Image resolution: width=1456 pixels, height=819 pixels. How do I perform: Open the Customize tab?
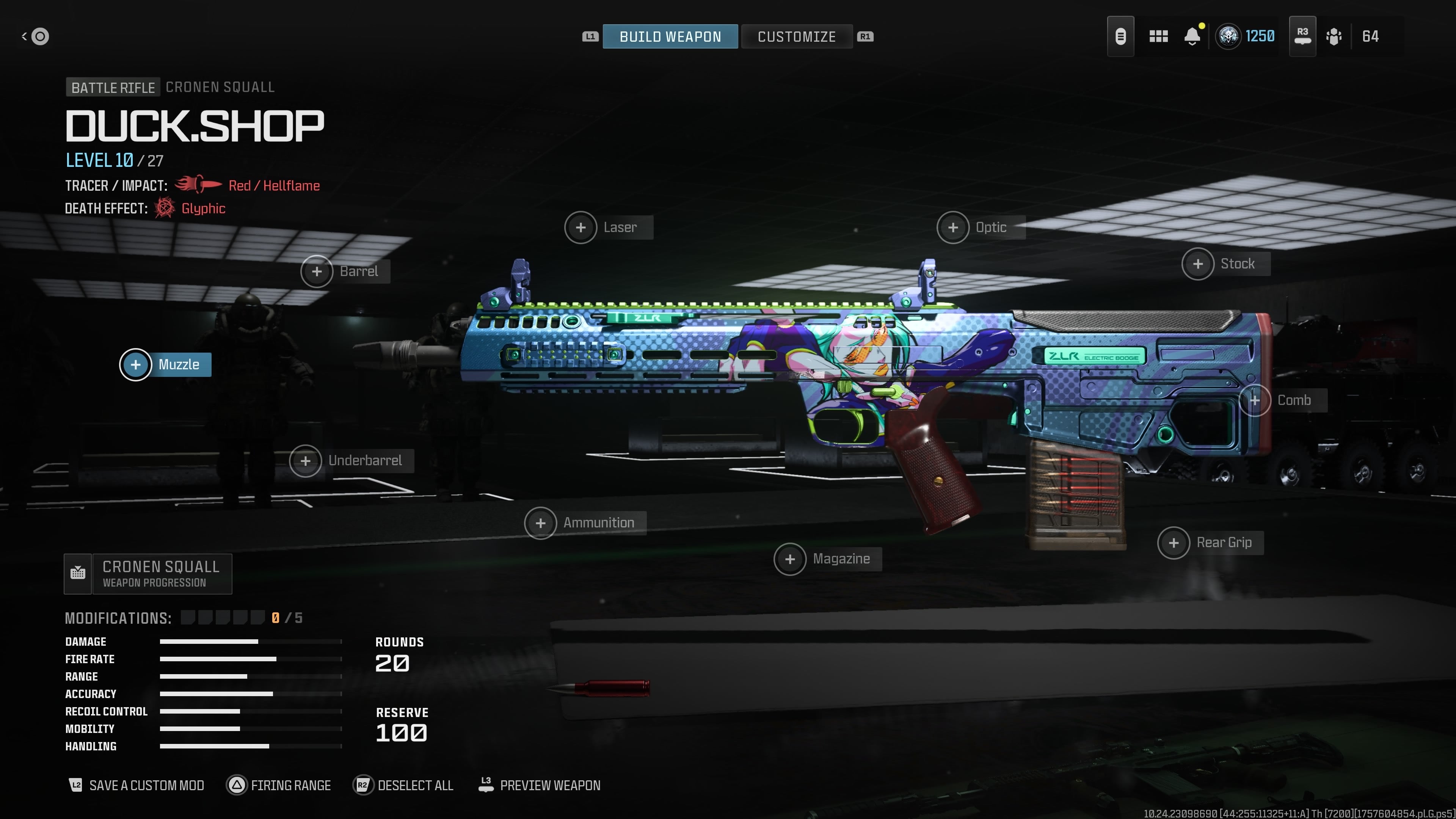coord(796,37)
